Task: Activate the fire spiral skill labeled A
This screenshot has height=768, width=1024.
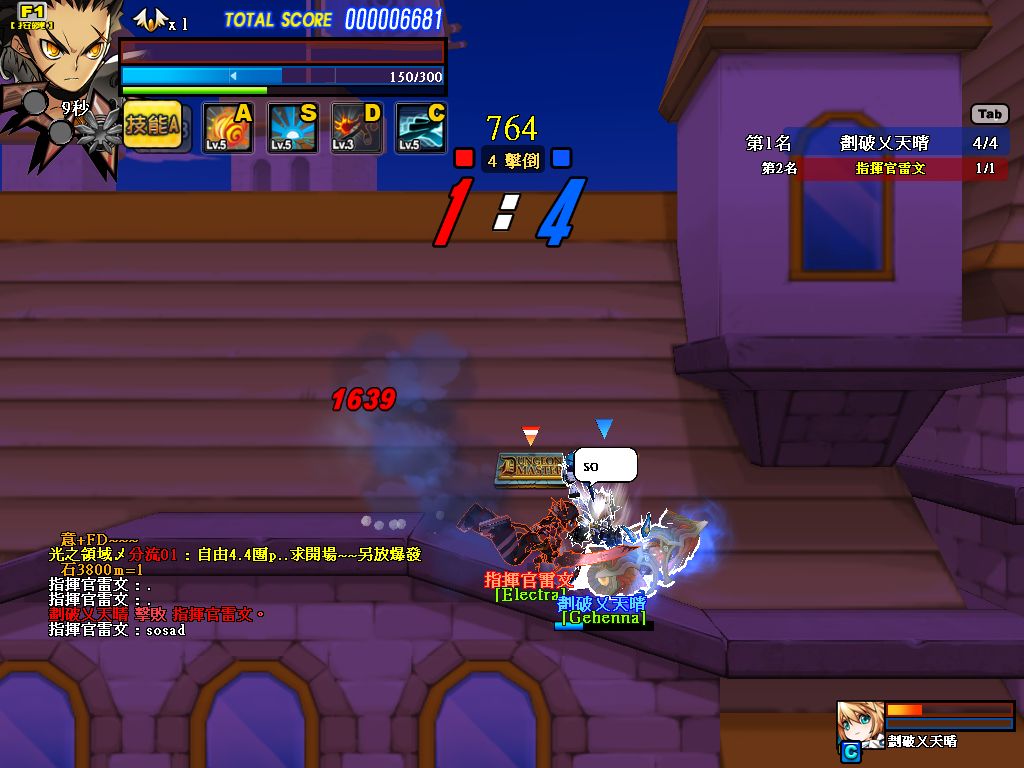Action: click(228, 128)
